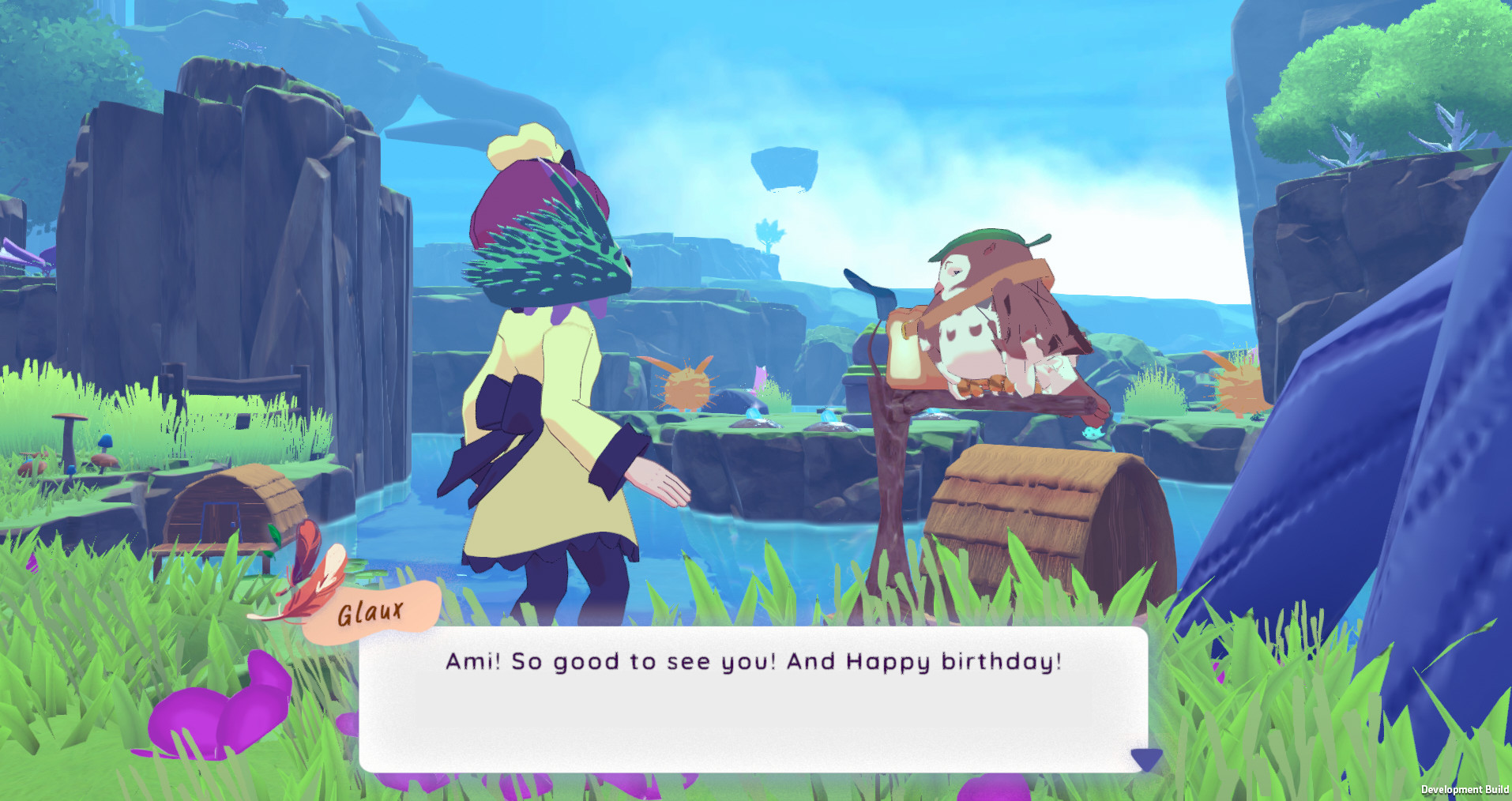Select the Glaux name tag

(370, 612)
